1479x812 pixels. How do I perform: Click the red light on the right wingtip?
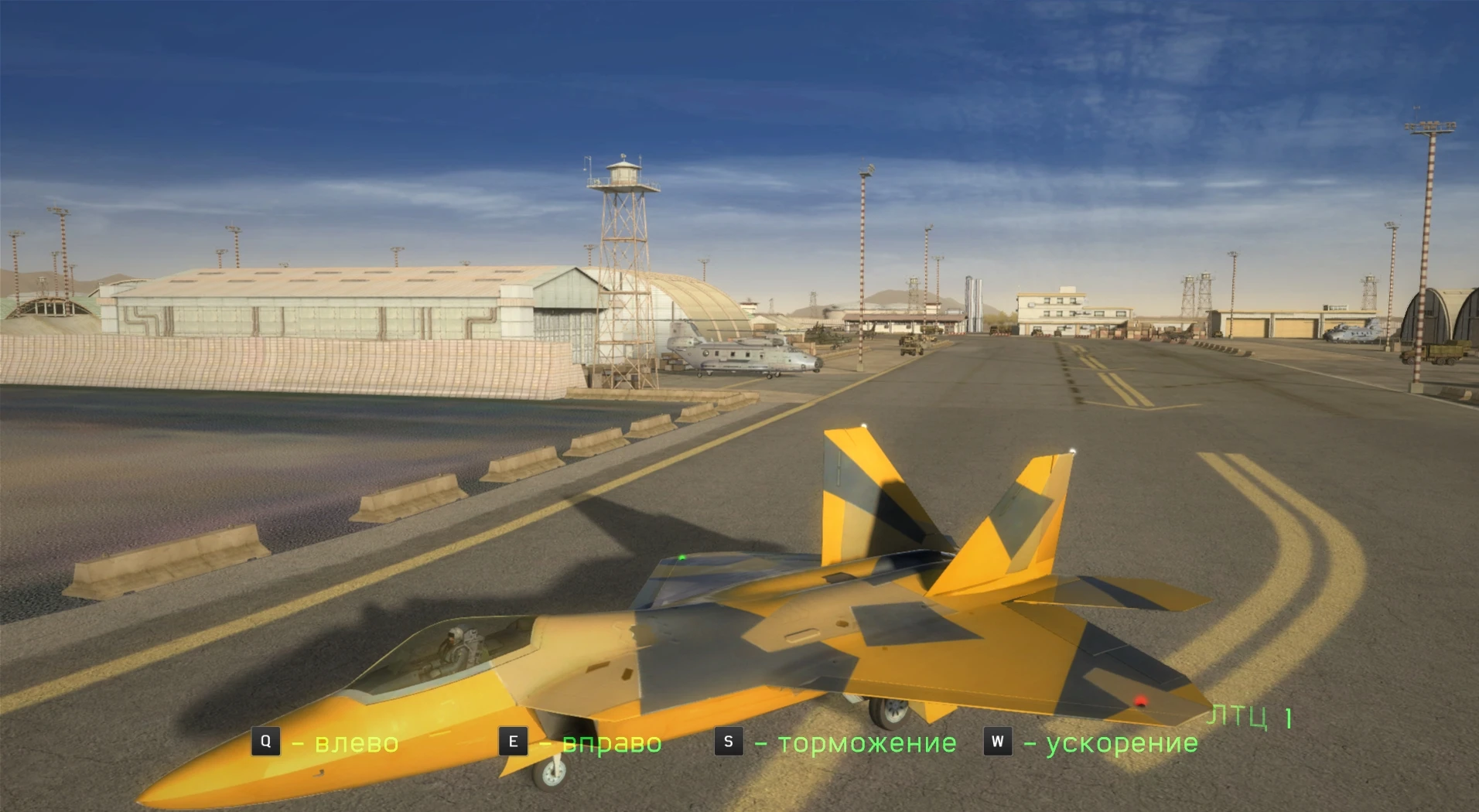[1140, 702]
